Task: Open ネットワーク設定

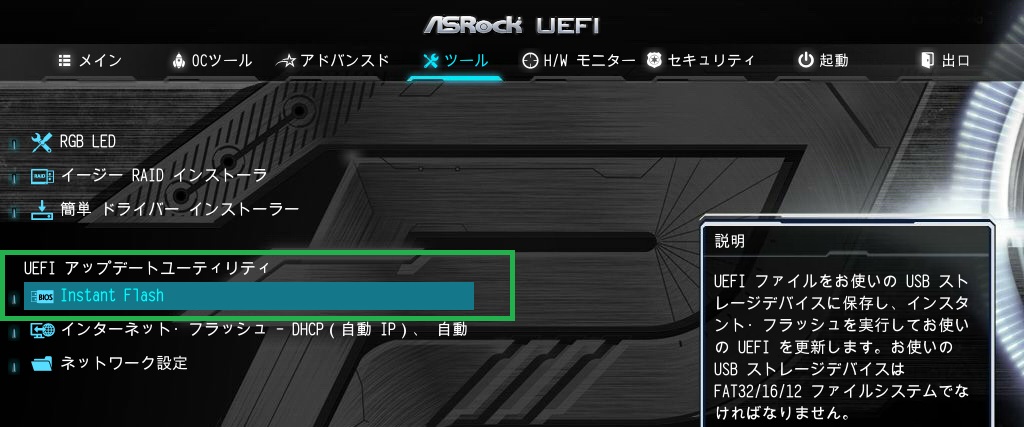Action: click(x=123, y=363)
